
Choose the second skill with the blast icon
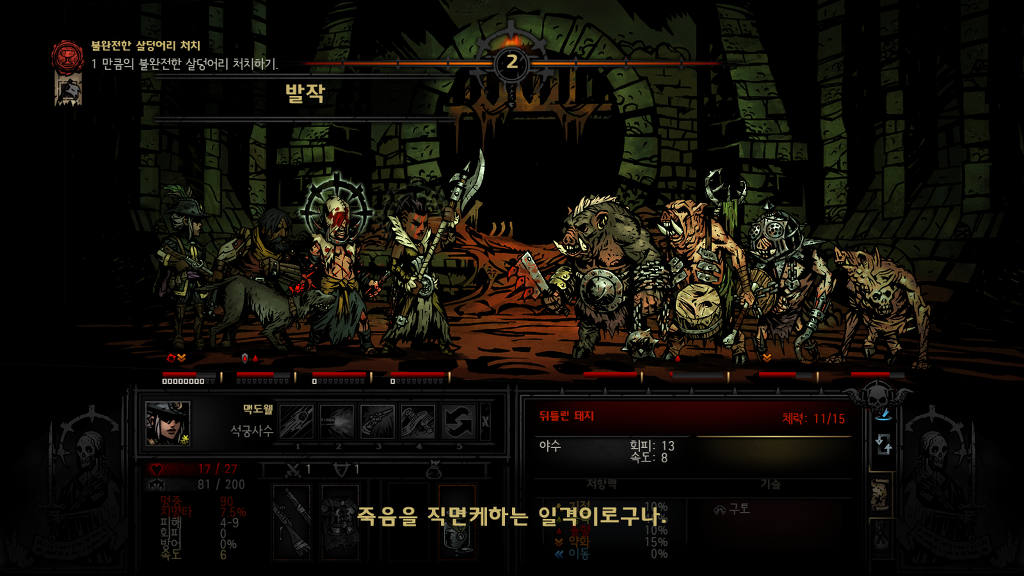(338, 421)
